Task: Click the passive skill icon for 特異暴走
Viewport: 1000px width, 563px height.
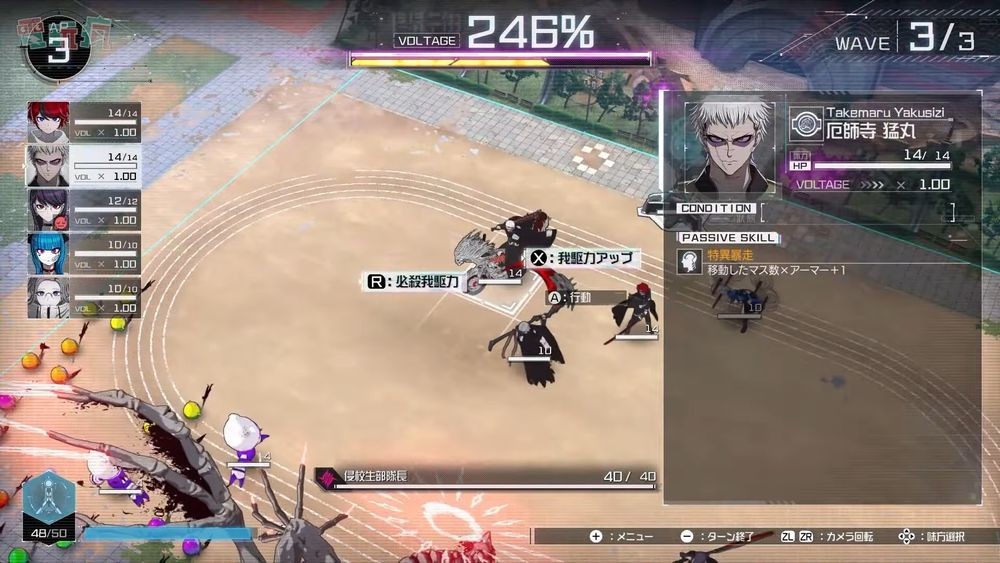Action: pos(689,262)
